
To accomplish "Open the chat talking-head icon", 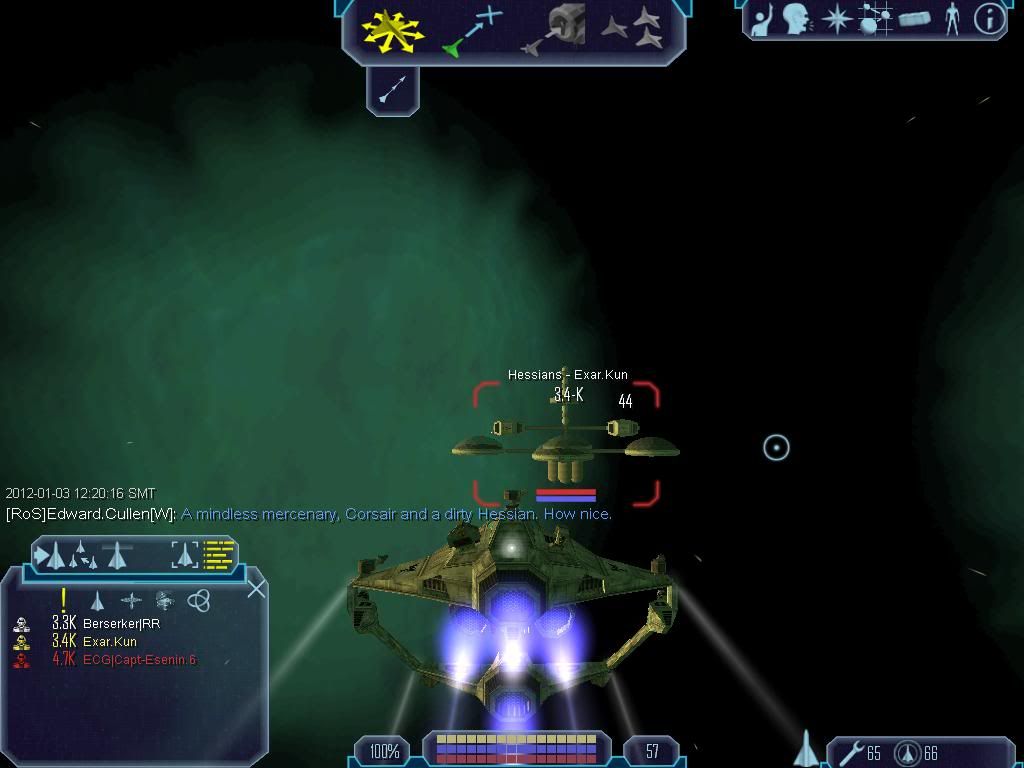I will pyautogui.click(x=797, y=19).
